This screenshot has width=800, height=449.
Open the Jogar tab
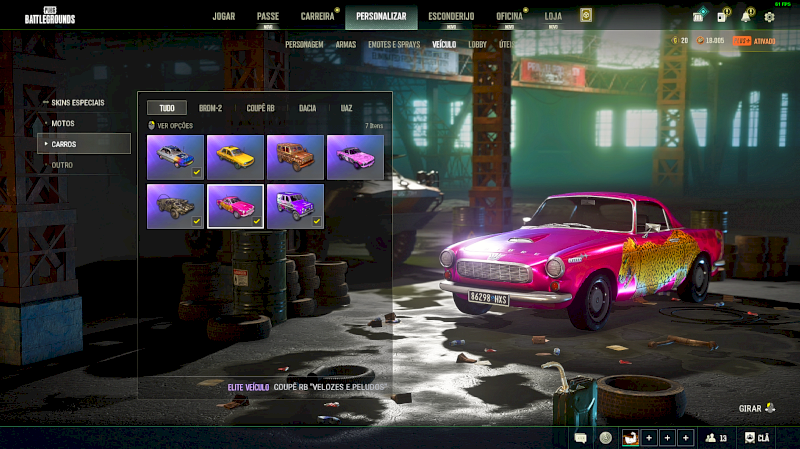click(224, 16)
